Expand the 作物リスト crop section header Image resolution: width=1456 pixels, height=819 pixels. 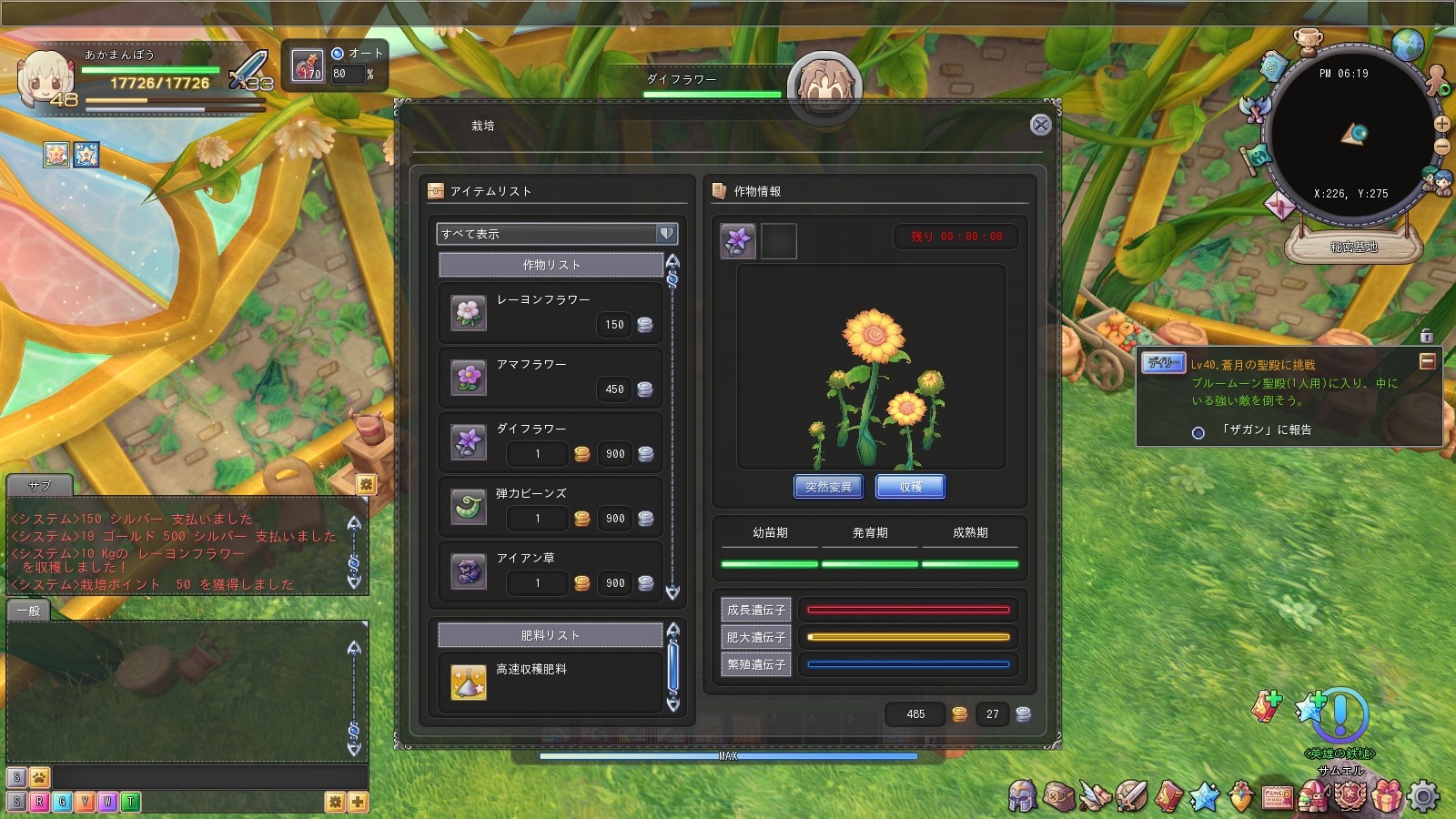coord(551,264)
